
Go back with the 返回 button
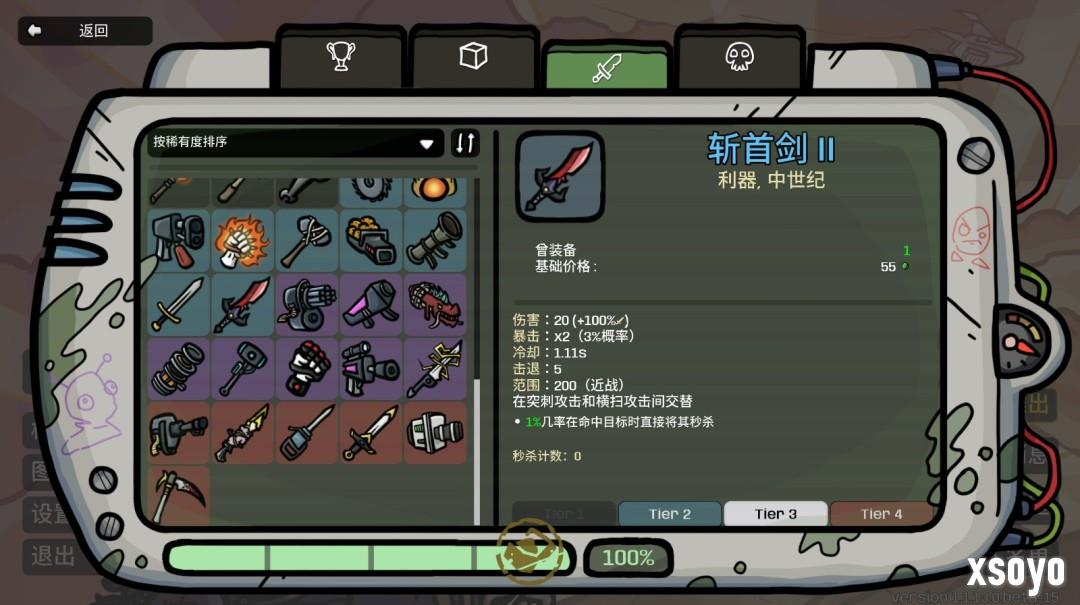pyautogui.click(x=85, y=31)
